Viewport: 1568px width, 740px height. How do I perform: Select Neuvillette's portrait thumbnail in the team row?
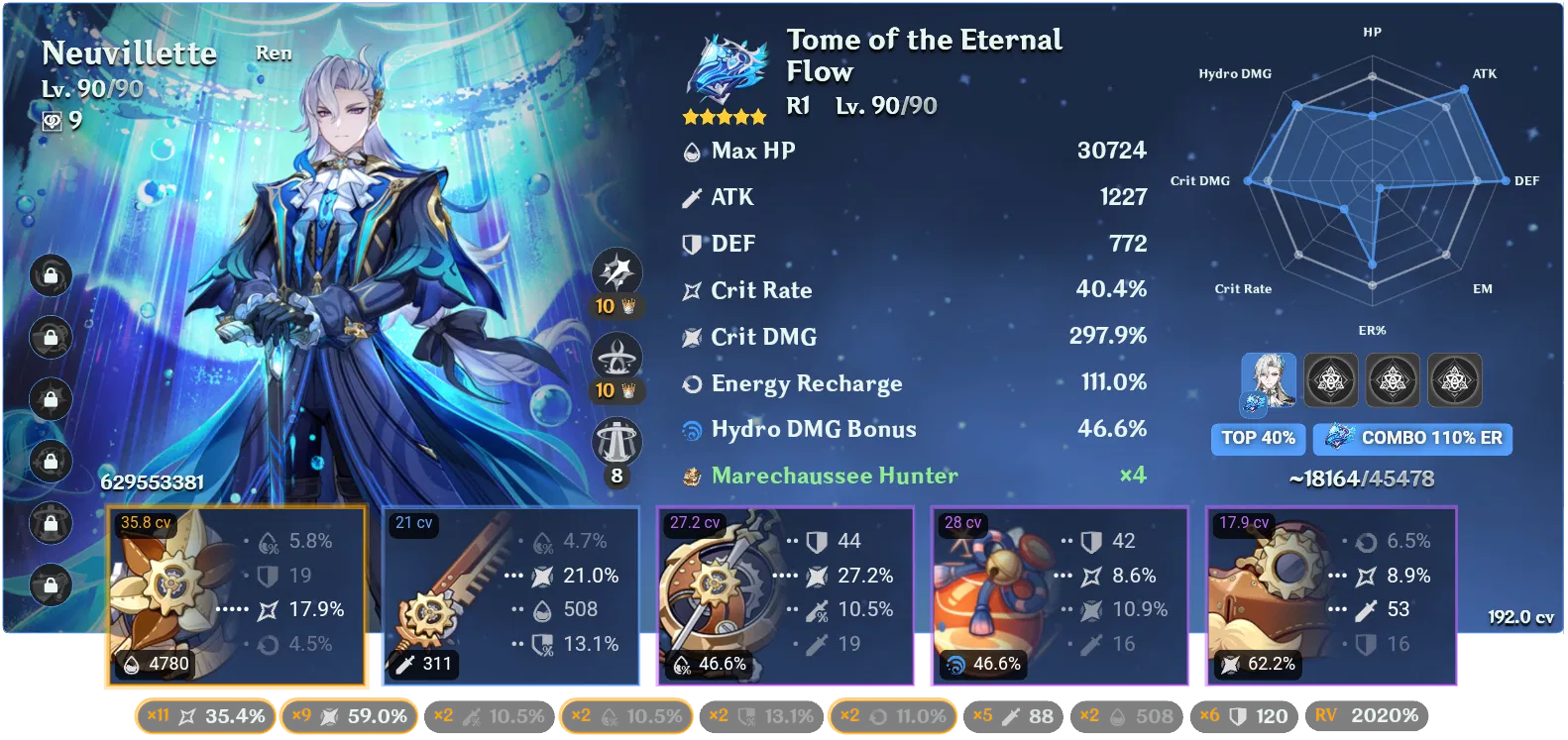click(x=1268, y=379)
